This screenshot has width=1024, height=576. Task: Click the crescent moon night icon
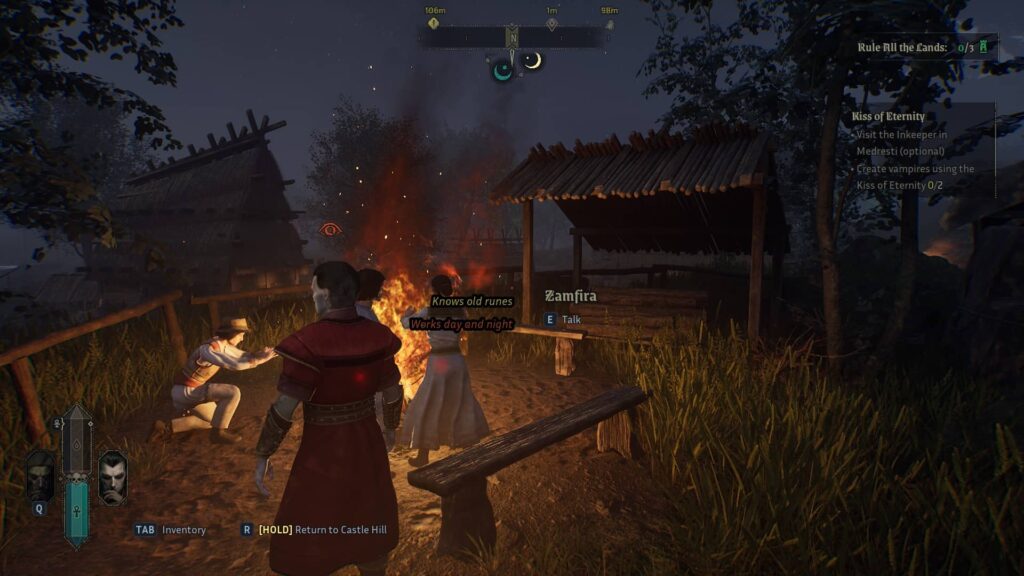tap(533, 61)
